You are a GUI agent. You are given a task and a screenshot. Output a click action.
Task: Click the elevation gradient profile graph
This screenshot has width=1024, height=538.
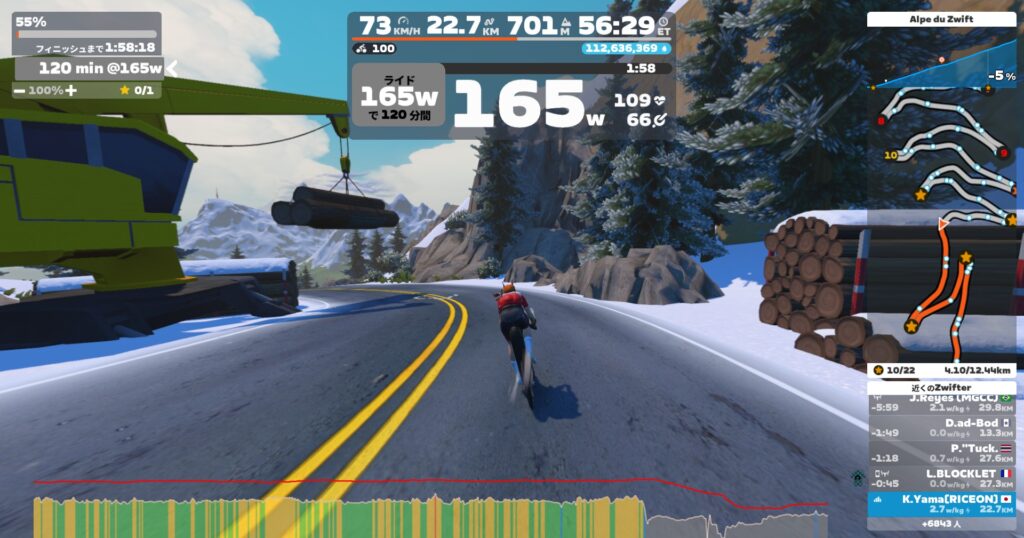(941, 72)
